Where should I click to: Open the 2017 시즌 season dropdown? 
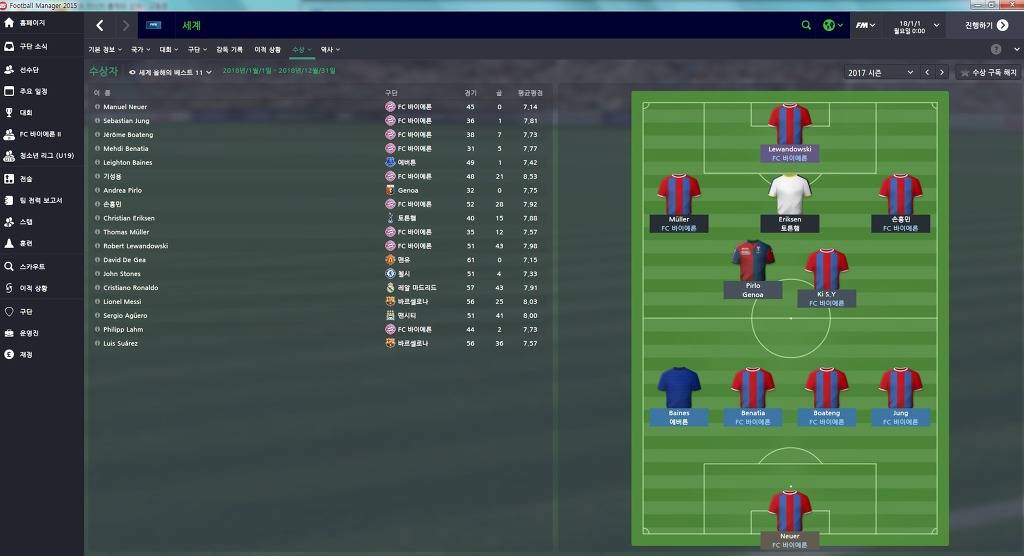tap(880, 73)
